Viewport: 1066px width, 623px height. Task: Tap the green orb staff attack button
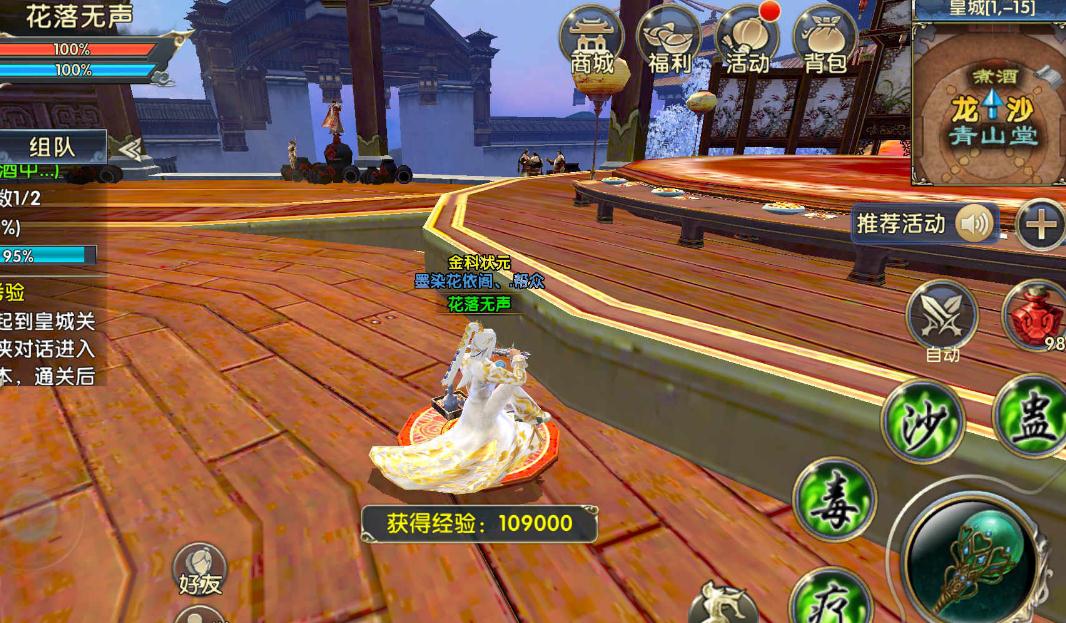pos(973,553)
